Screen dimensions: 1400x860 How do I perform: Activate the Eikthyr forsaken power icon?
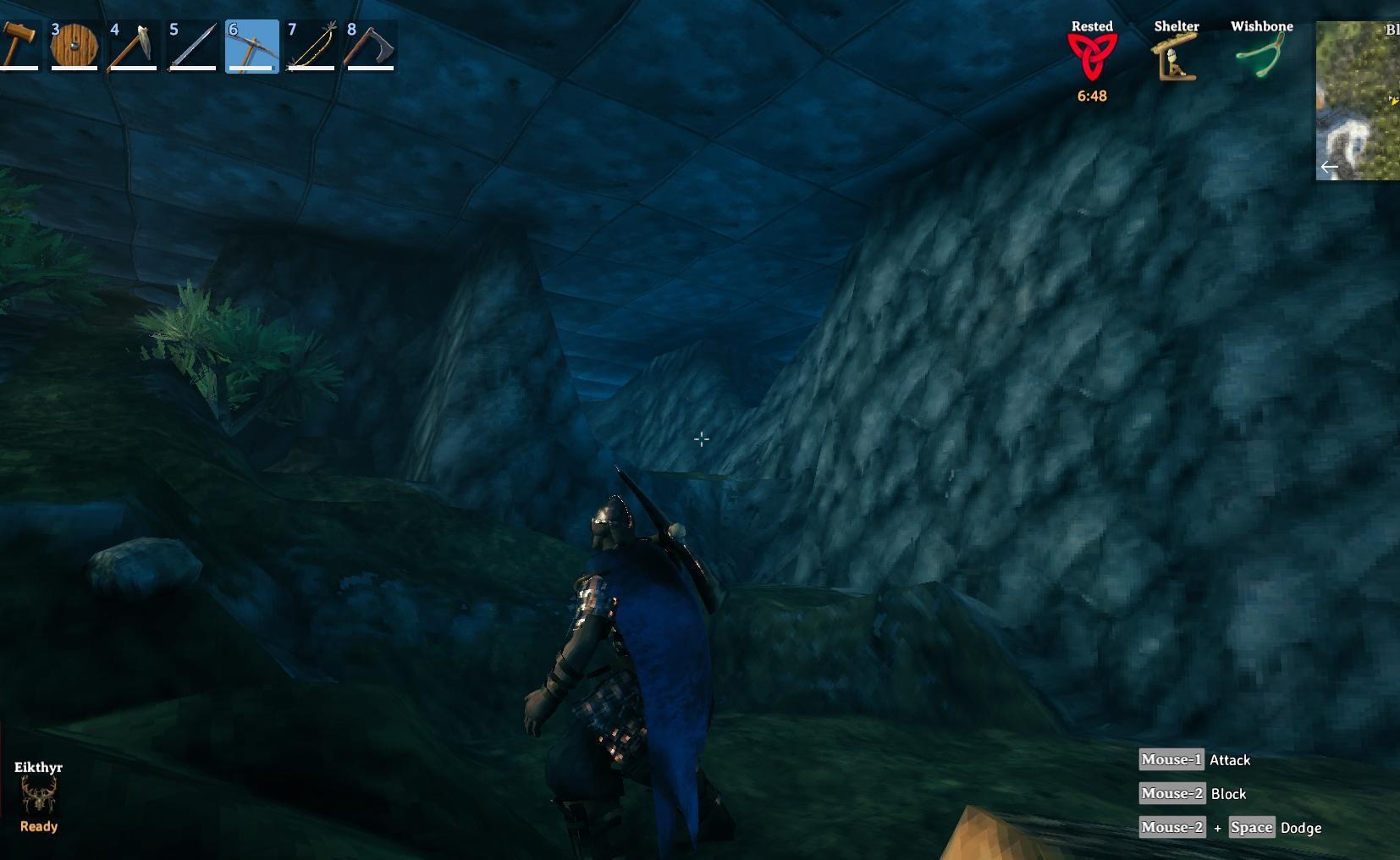pyautogui.click(x=38, y=796)
